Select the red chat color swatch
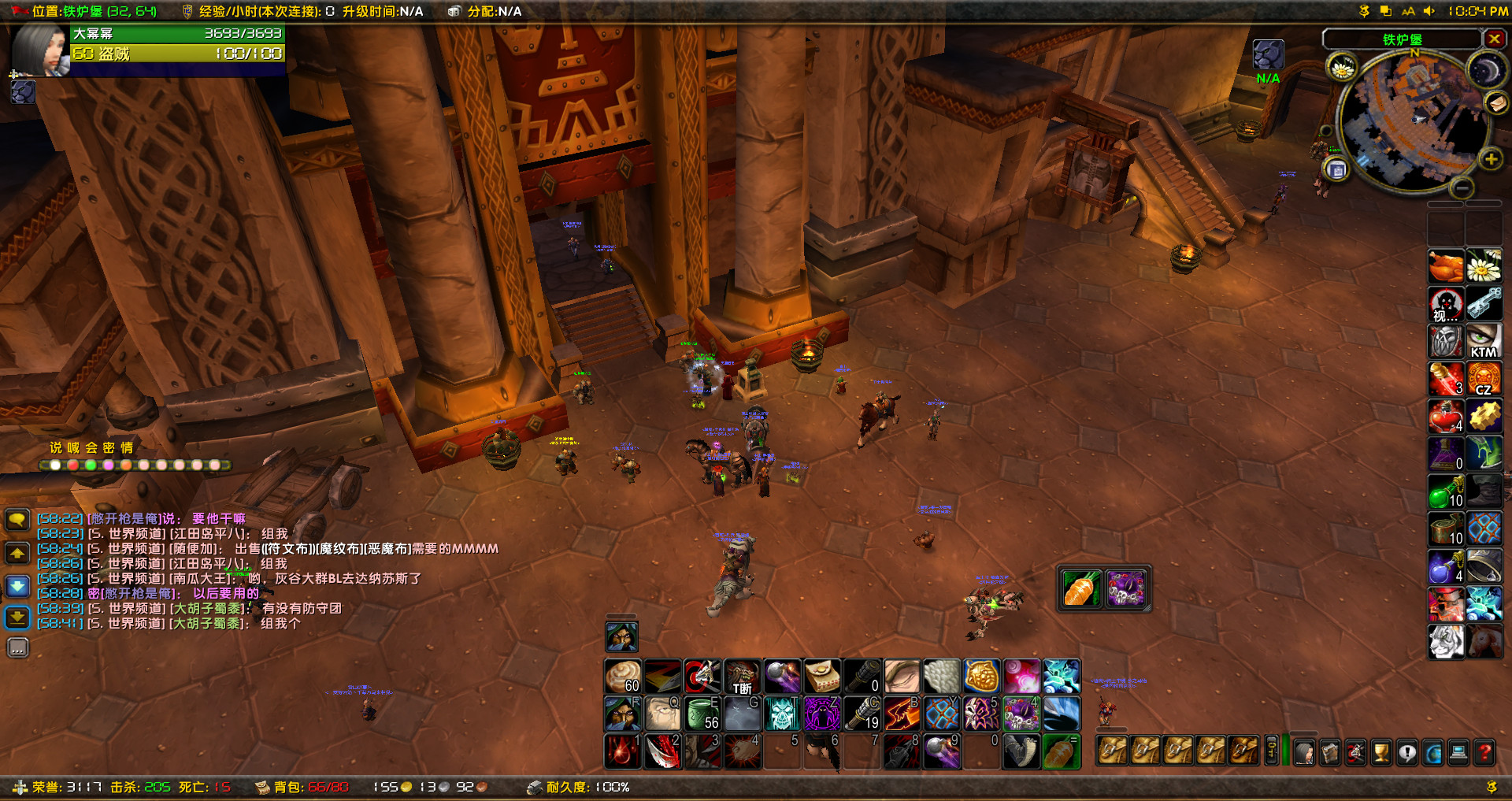 click(73, 465)
